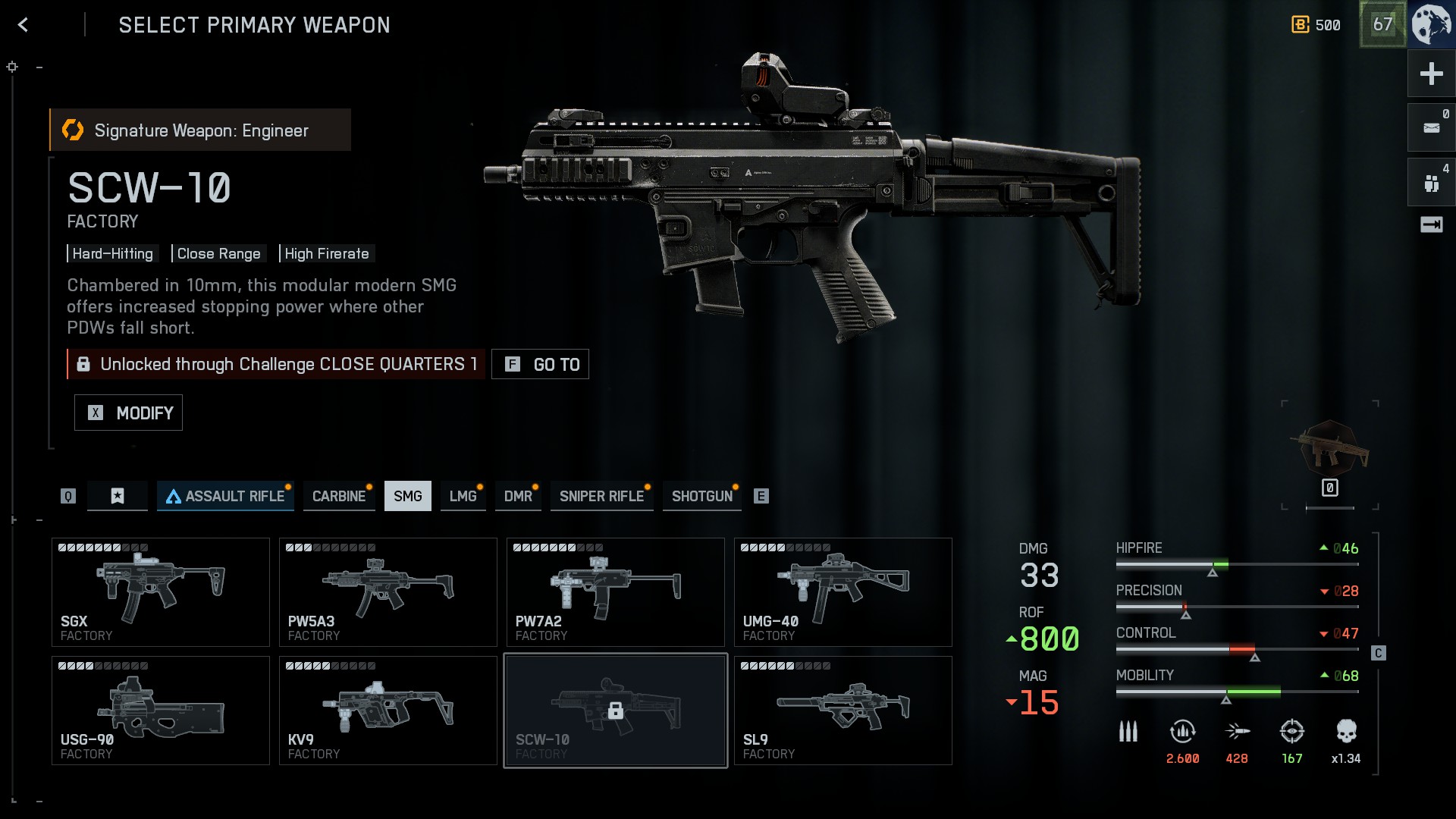
Task: Go to the Close Quarters challenge
Action: point(540,364)
